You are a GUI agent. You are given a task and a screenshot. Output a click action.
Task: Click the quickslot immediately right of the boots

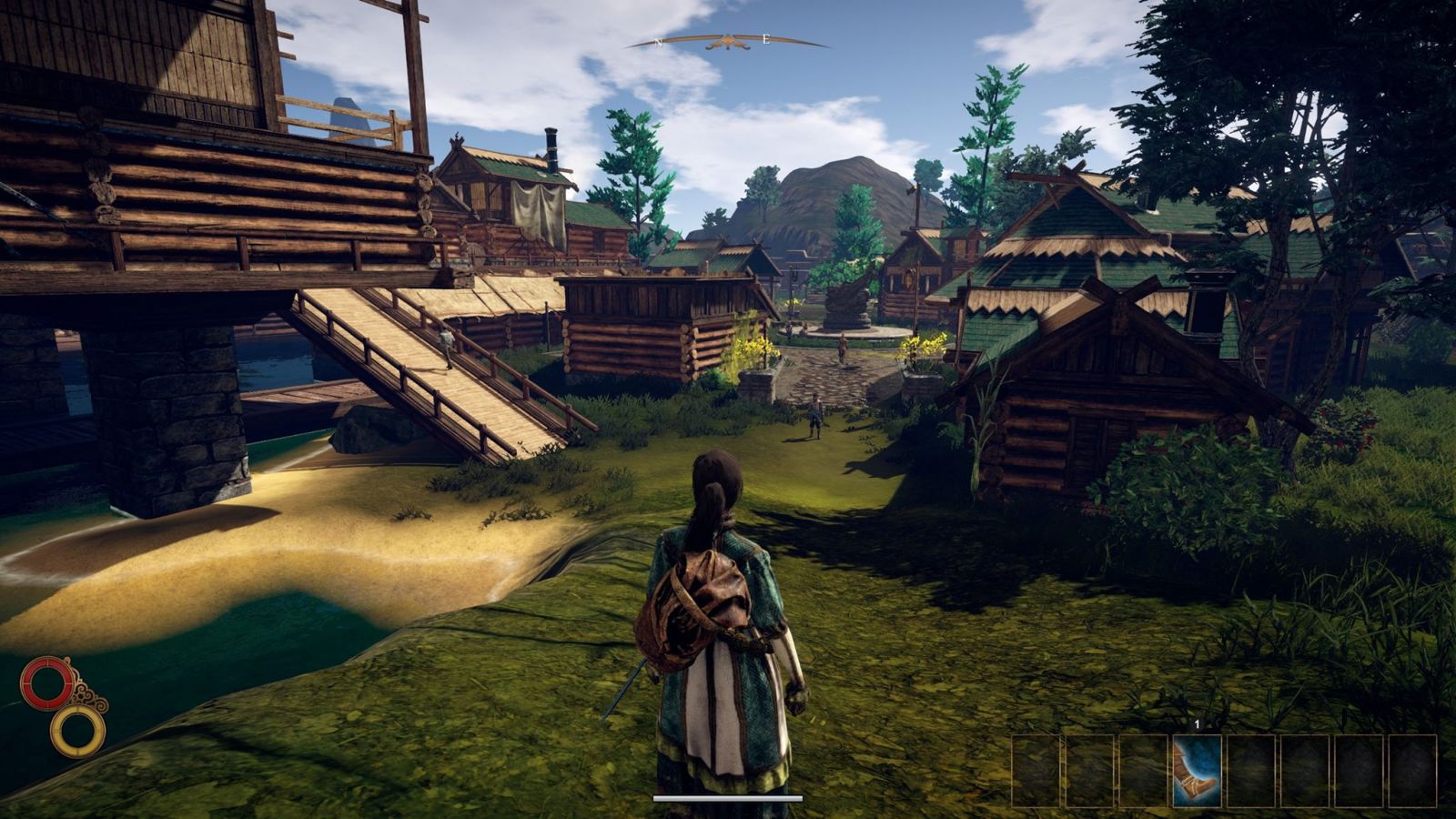[1251, 764]
